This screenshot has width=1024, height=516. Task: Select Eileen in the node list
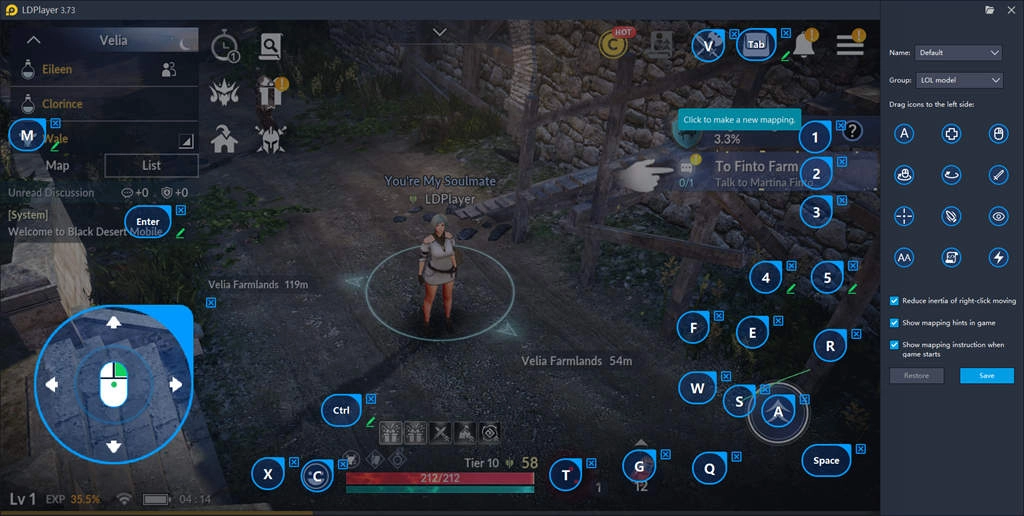[x=57, y=70]
